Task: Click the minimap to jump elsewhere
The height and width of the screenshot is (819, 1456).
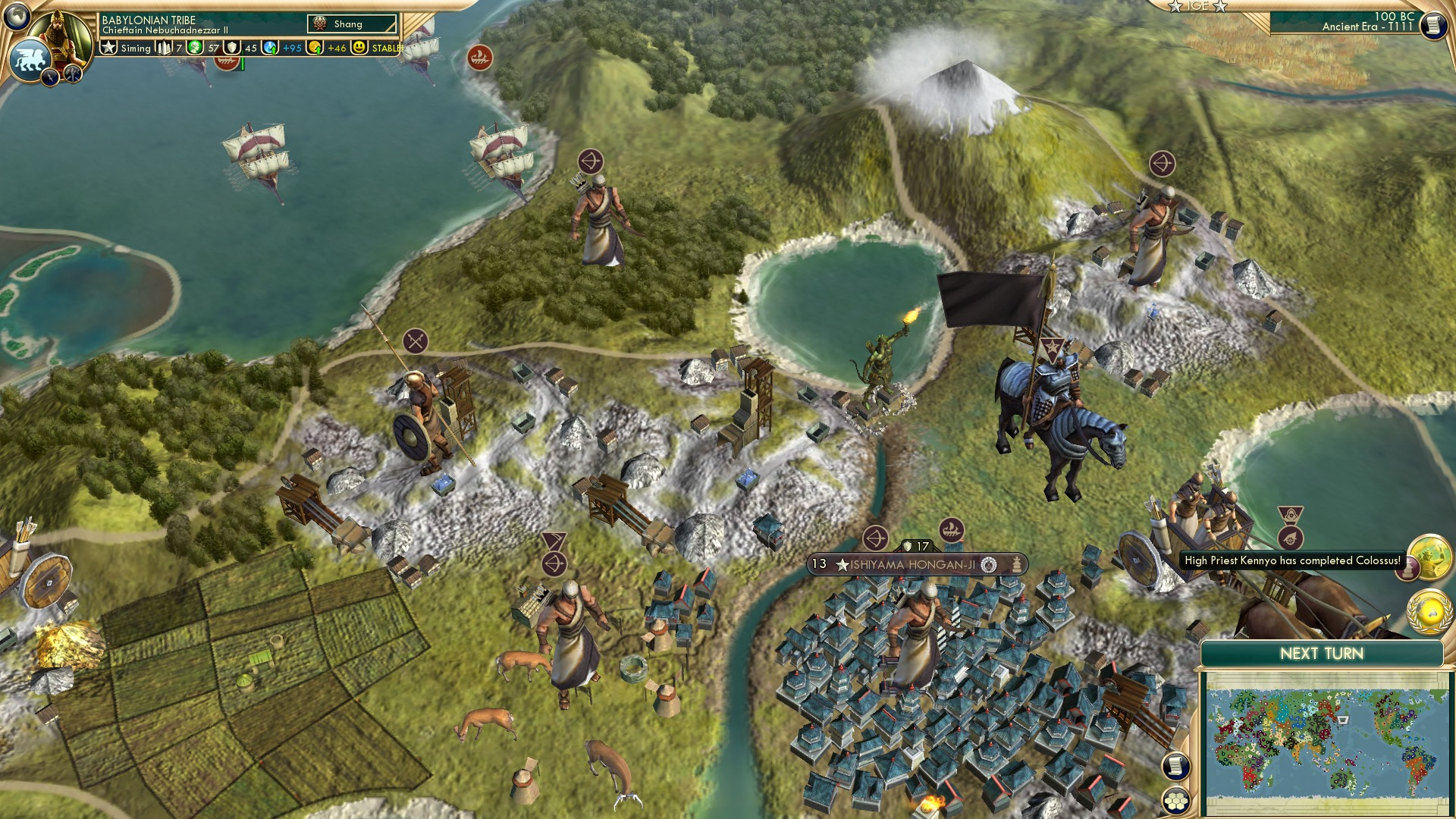Action: pyautogui.click(x=1331, y=739)
